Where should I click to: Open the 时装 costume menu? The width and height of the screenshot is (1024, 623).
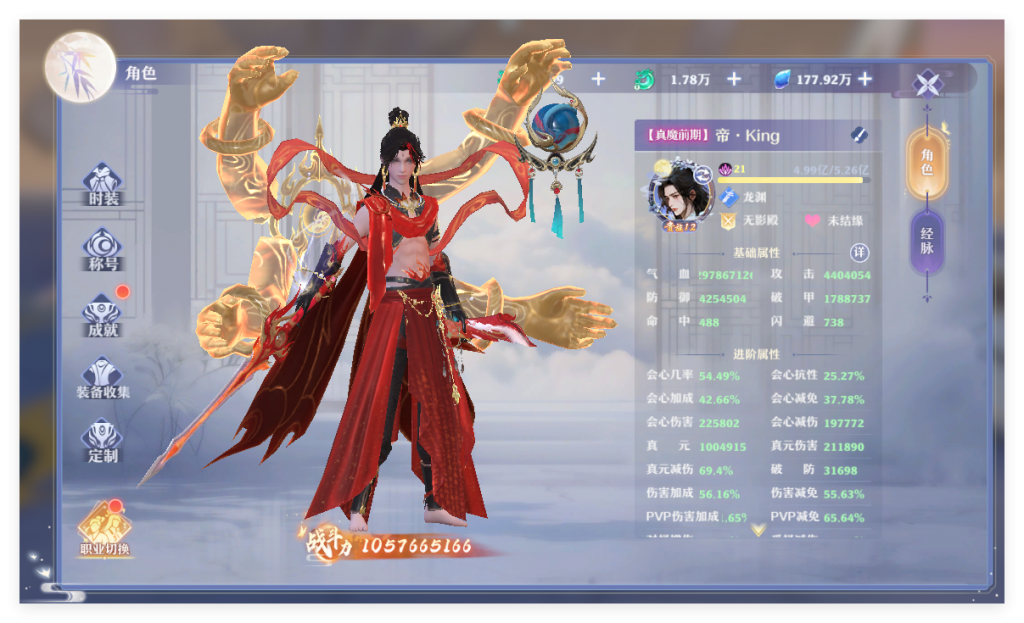click(102, 185)
